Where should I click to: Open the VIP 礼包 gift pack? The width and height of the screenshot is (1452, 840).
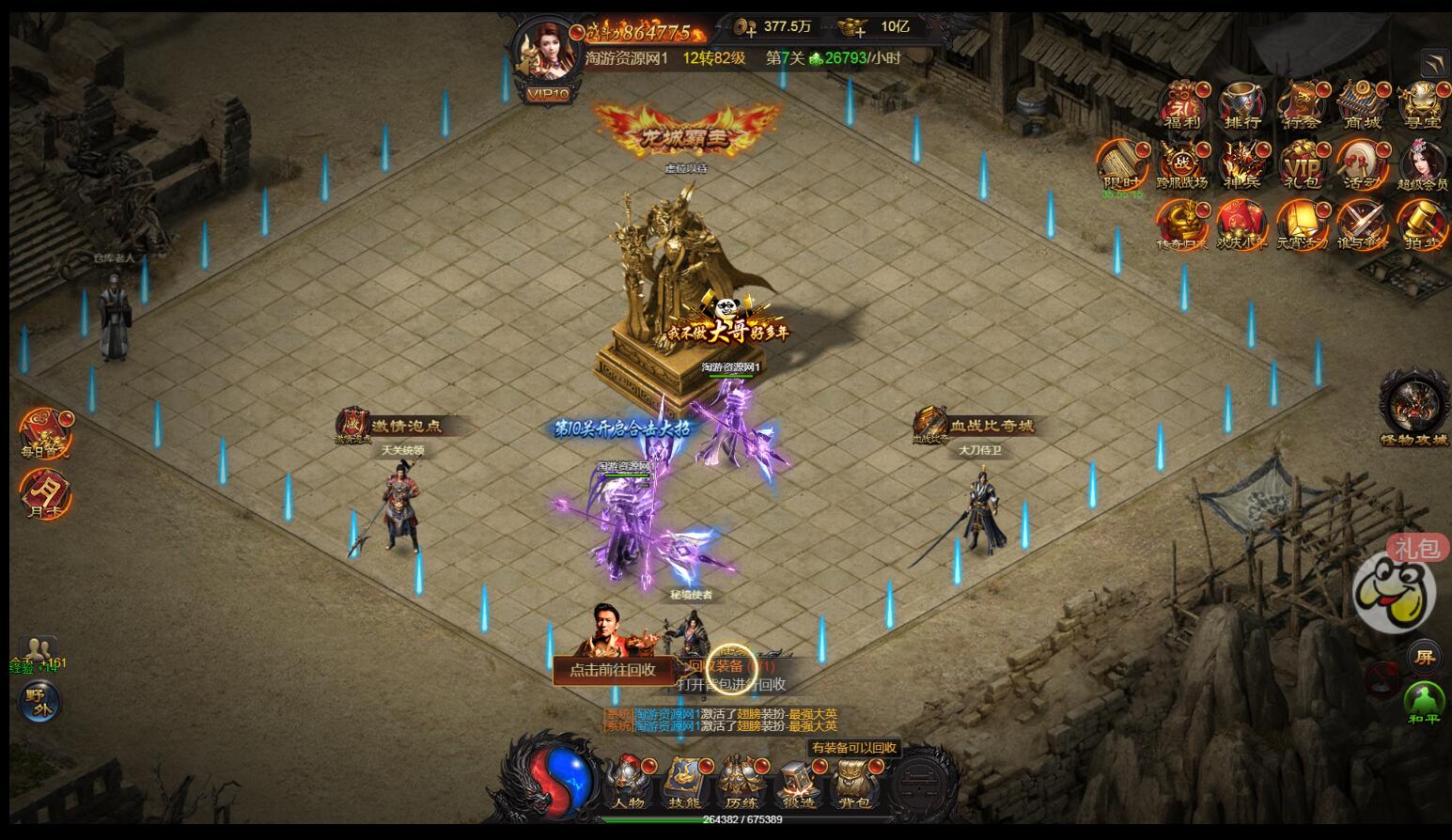[1303, 166]
